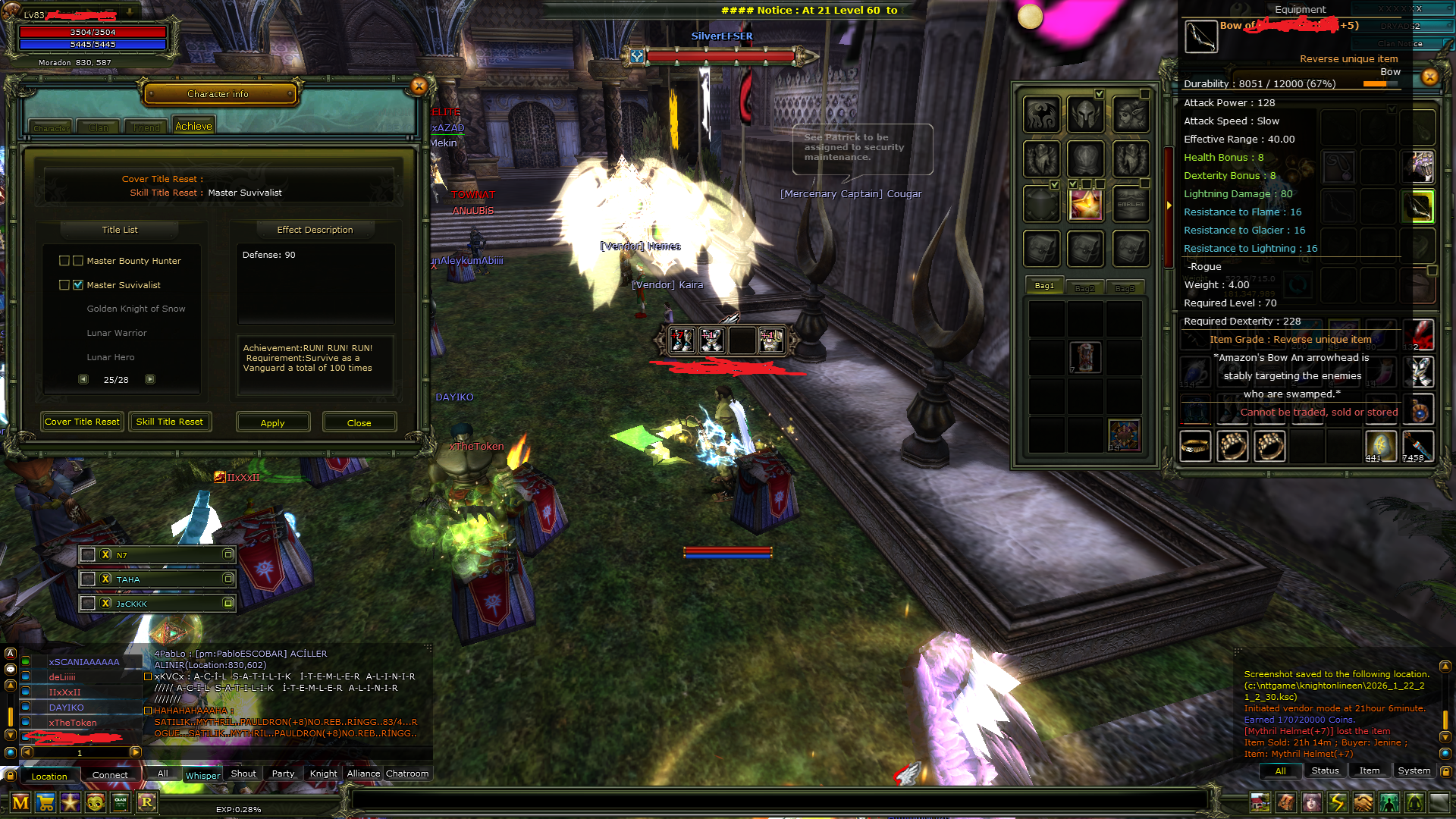Open the Whisper chat tab
1456x819 pixels.
click(202, 775)
